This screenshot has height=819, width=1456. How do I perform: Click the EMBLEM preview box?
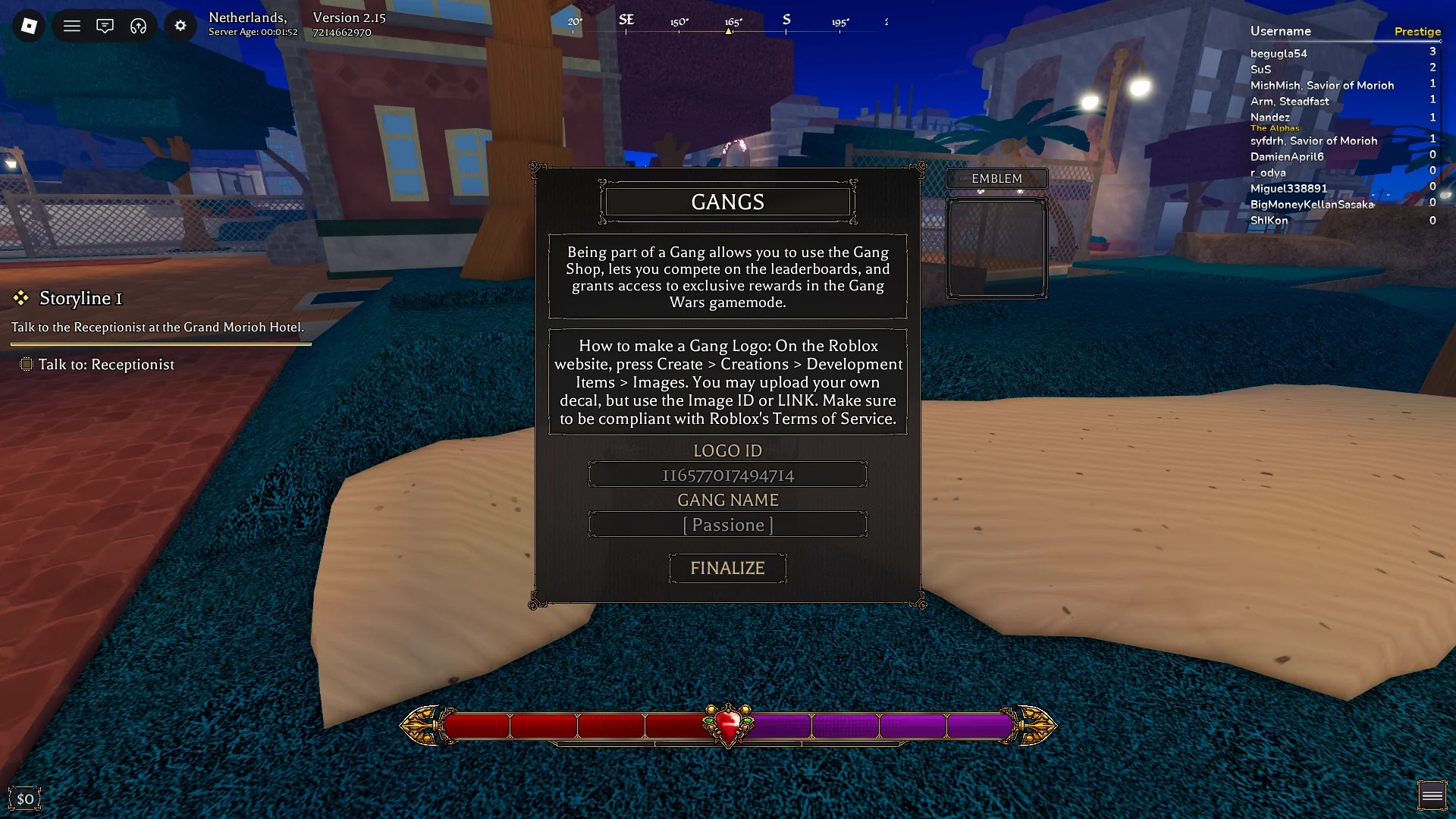[x=996, y=248]
